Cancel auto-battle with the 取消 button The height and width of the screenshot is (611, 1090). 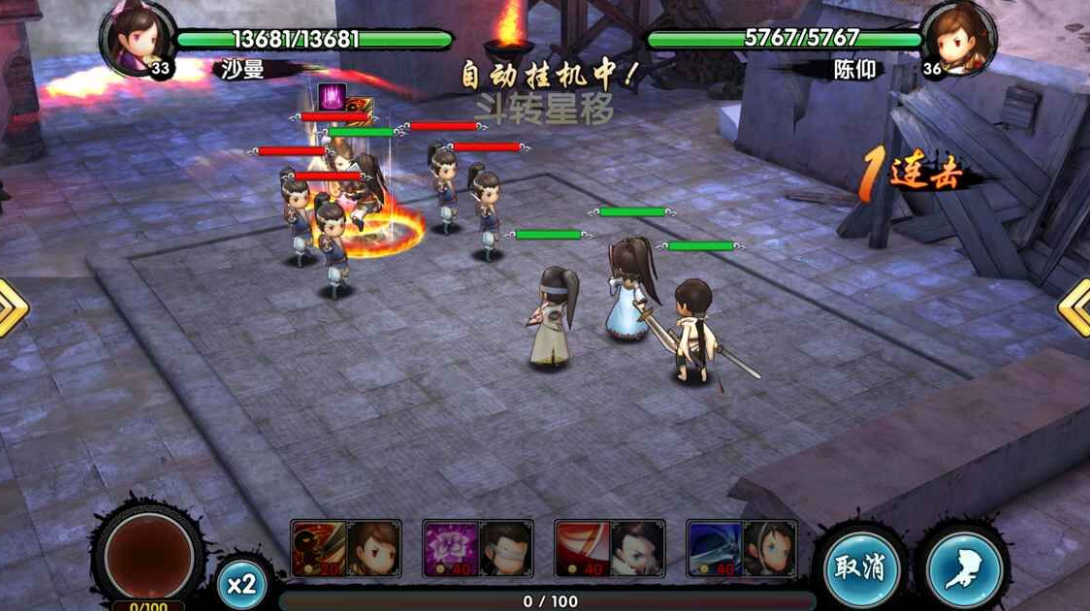click(x=860, y=568)
